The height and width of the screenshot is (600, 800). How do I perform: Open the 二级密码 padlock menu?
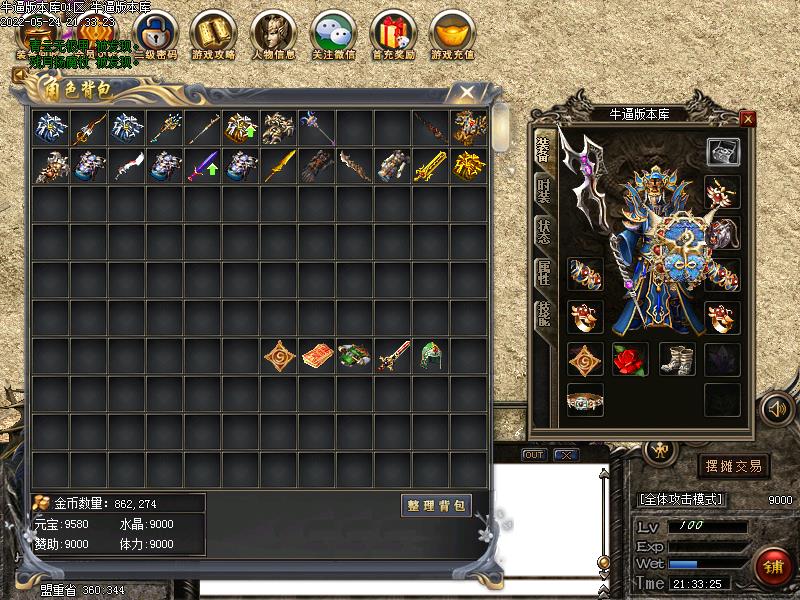155,35
